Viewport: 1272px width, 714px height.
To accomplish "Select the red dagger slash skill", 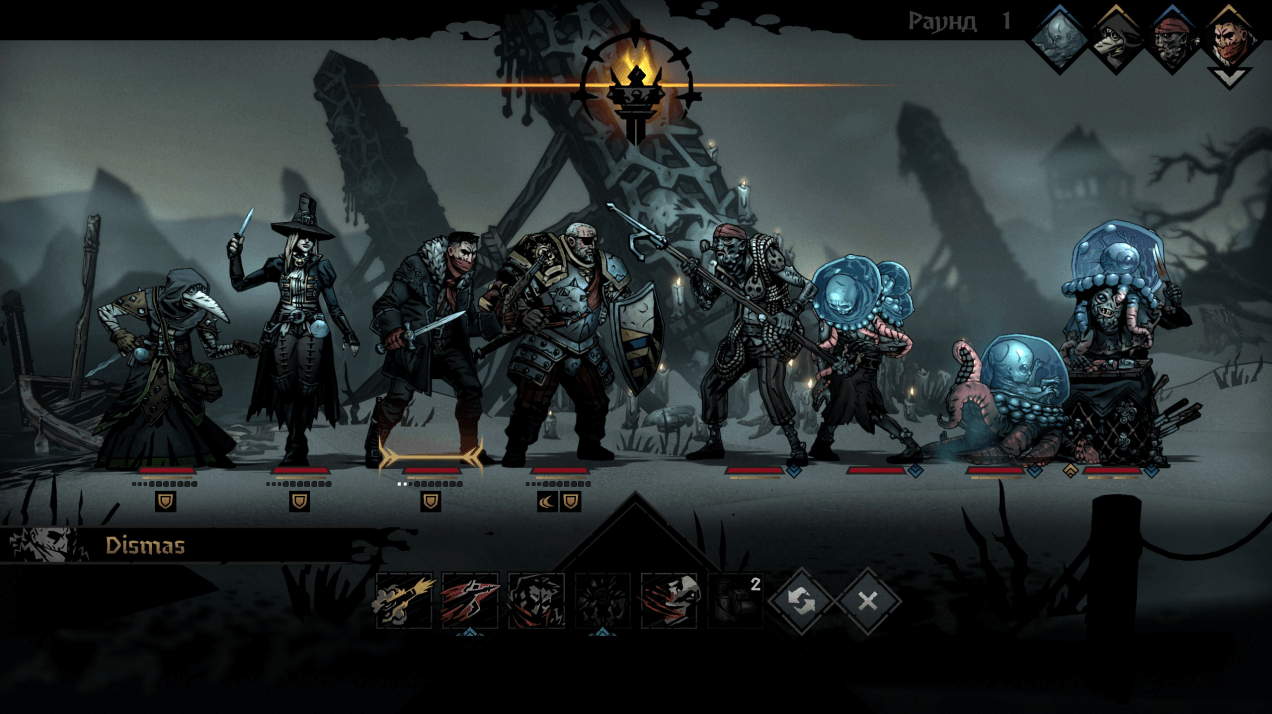I will tap(470, 601).
